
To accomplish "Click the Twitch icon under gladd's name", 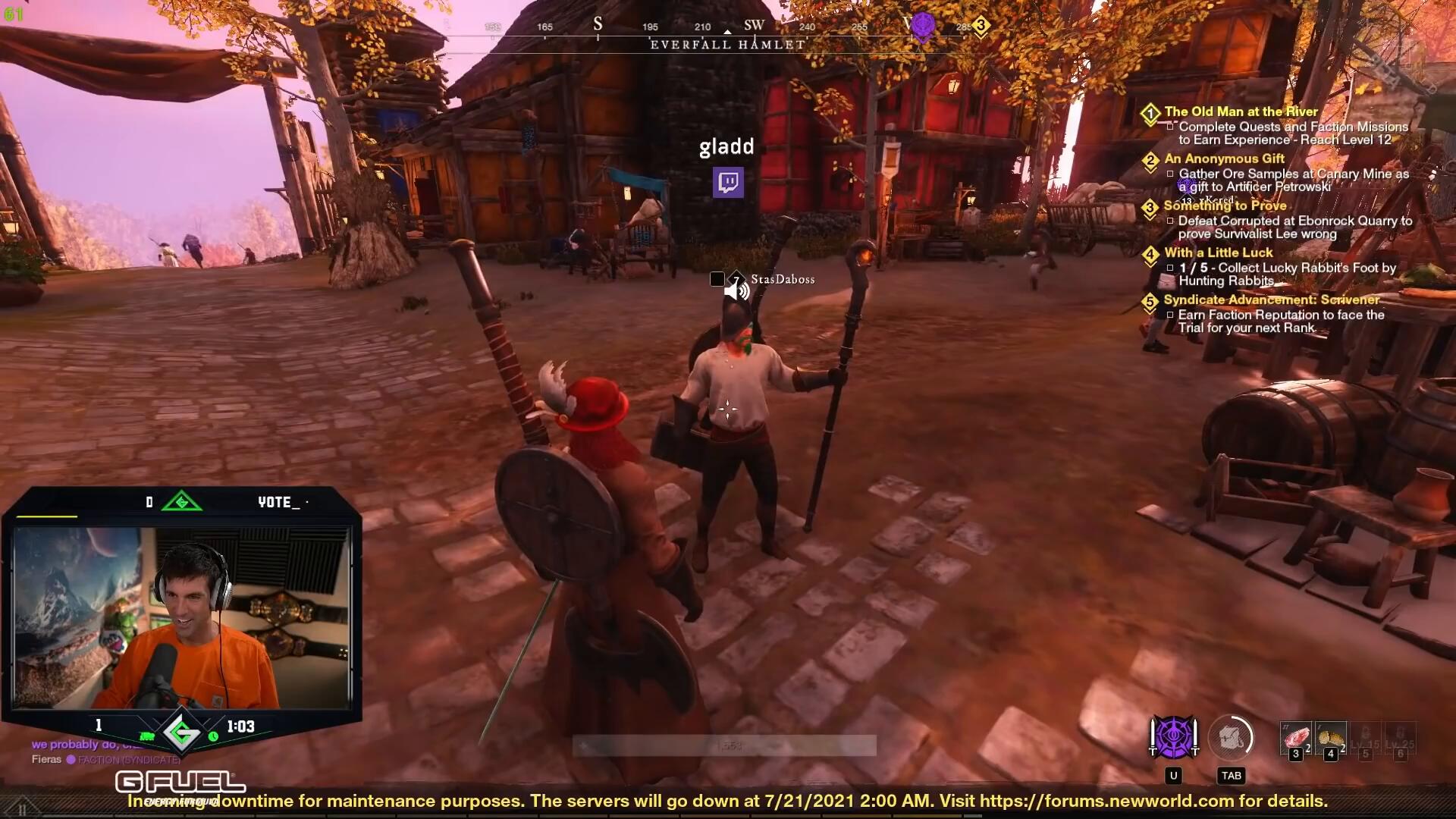I will click(x=728, y=183).
